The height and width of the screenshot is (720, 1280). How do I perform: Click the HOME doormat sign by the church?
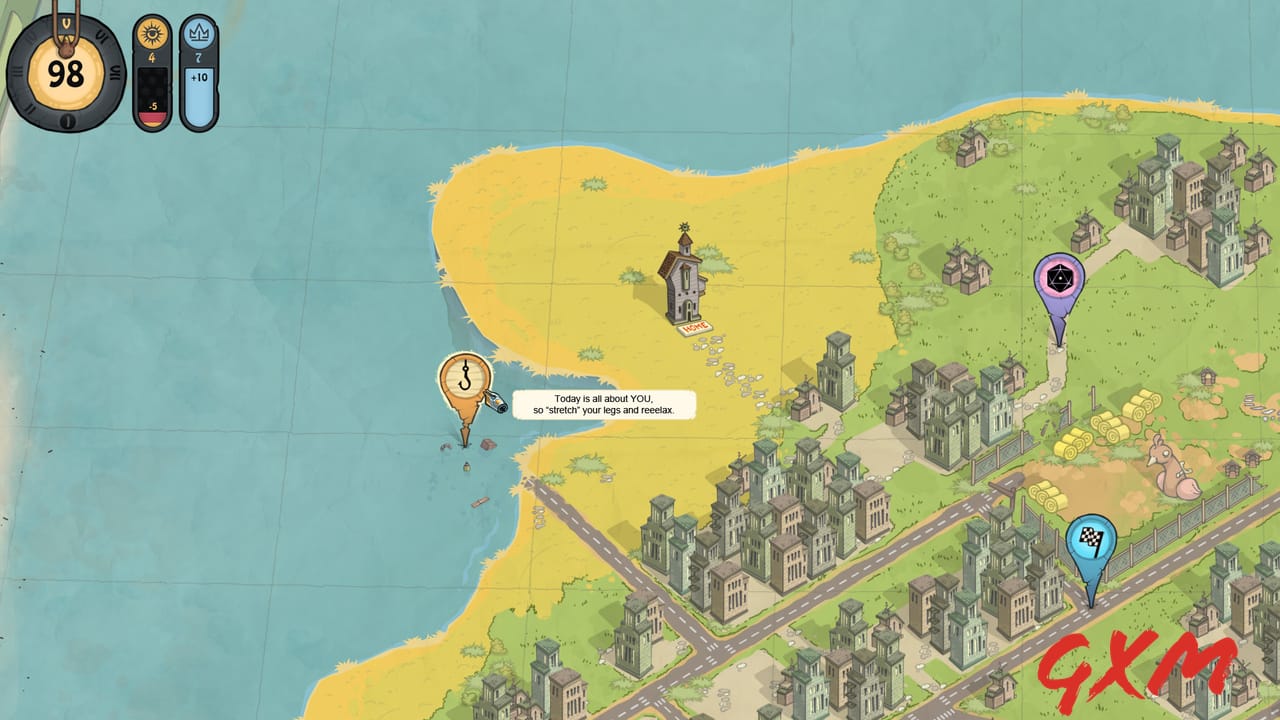694,327
